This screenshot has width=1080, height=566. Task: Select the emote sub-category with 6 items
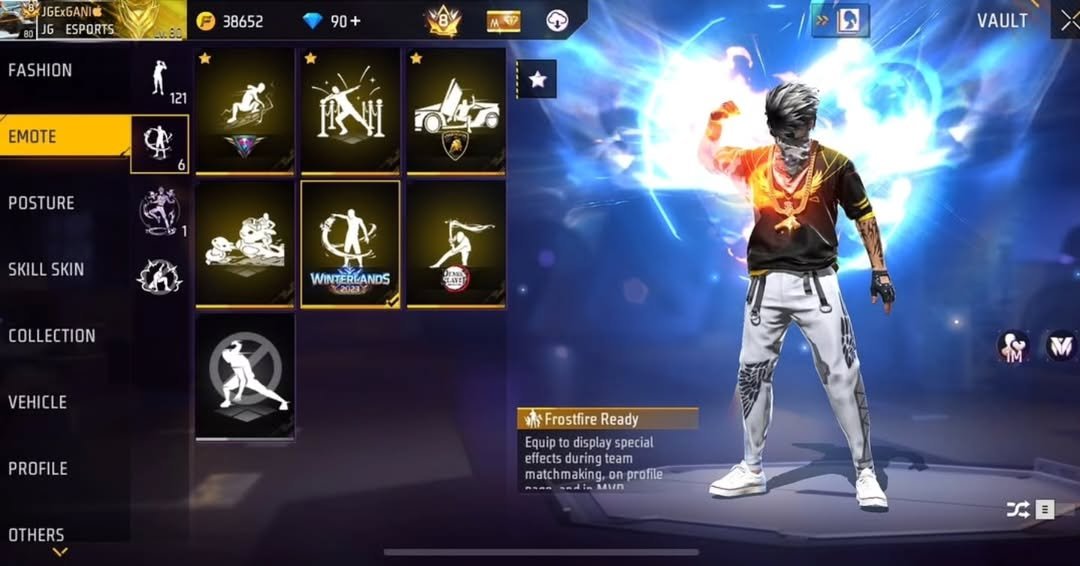pos(160,144)
